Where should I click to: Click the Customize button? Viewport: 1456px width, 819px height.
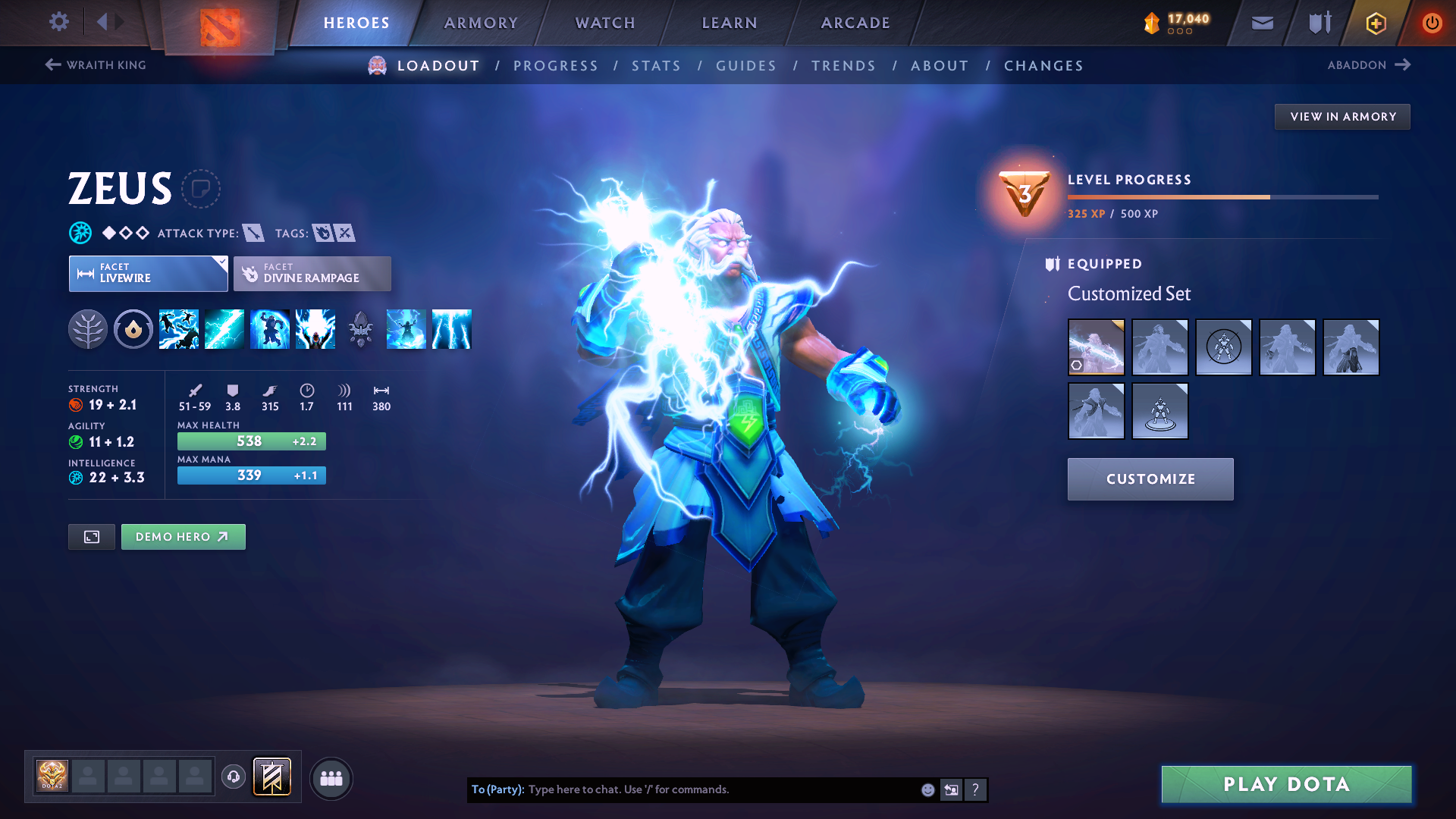1150,479
